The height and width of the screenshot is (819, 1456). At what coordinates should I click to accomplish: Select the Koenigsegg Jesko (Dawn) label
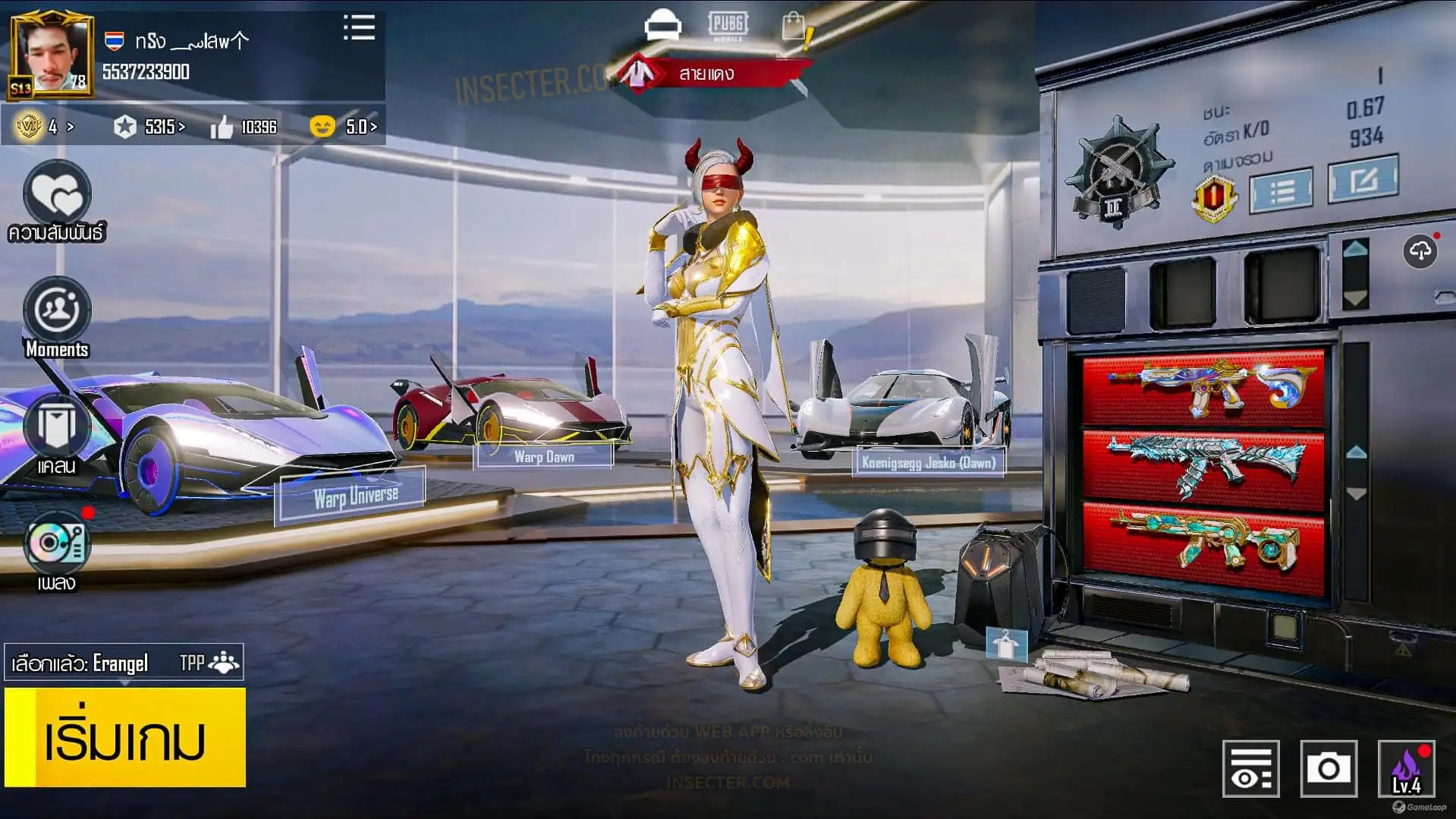click(928, 461)
